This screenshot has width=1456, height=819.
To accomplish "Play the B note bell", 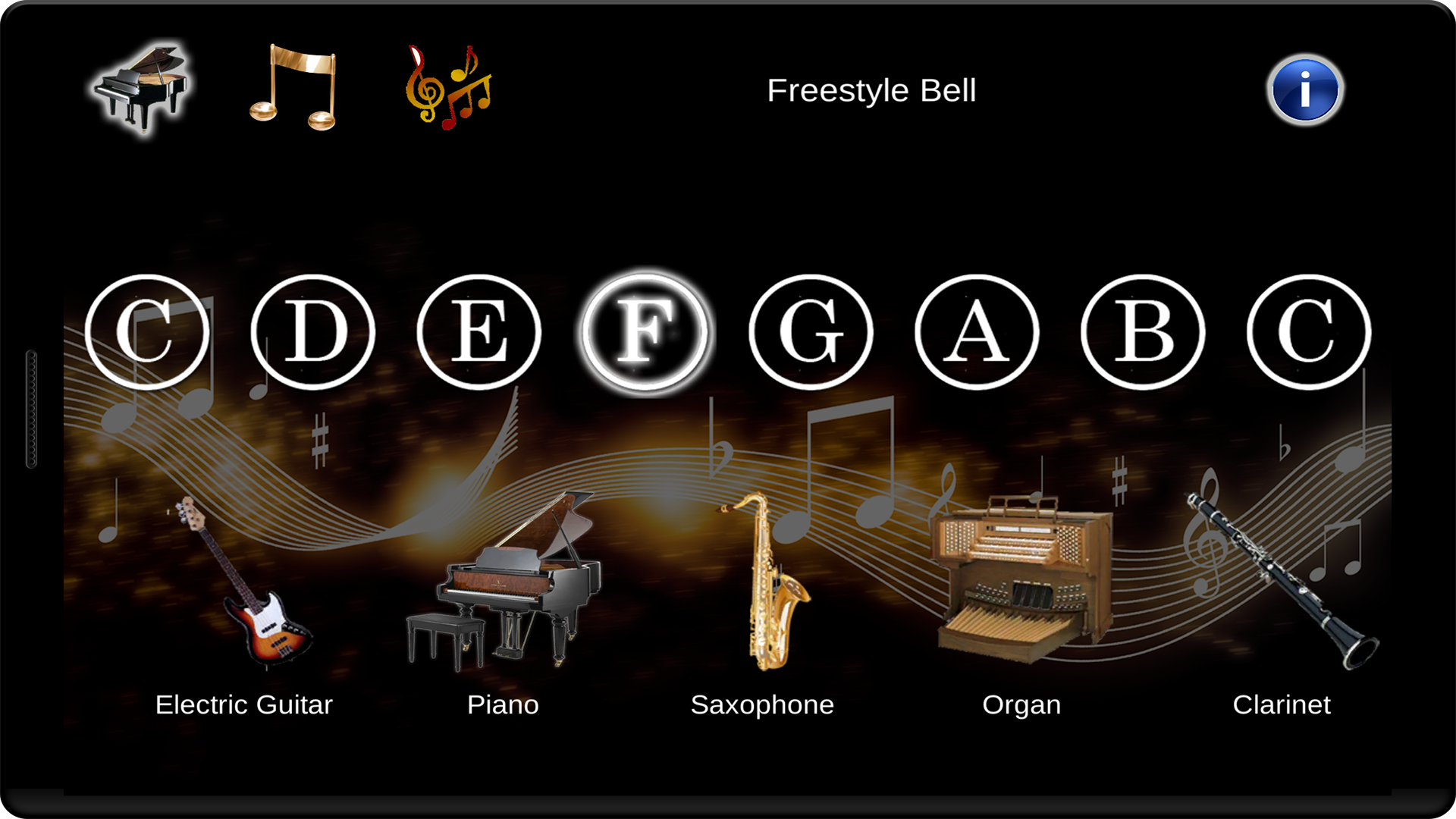I will click(1144, 330).
